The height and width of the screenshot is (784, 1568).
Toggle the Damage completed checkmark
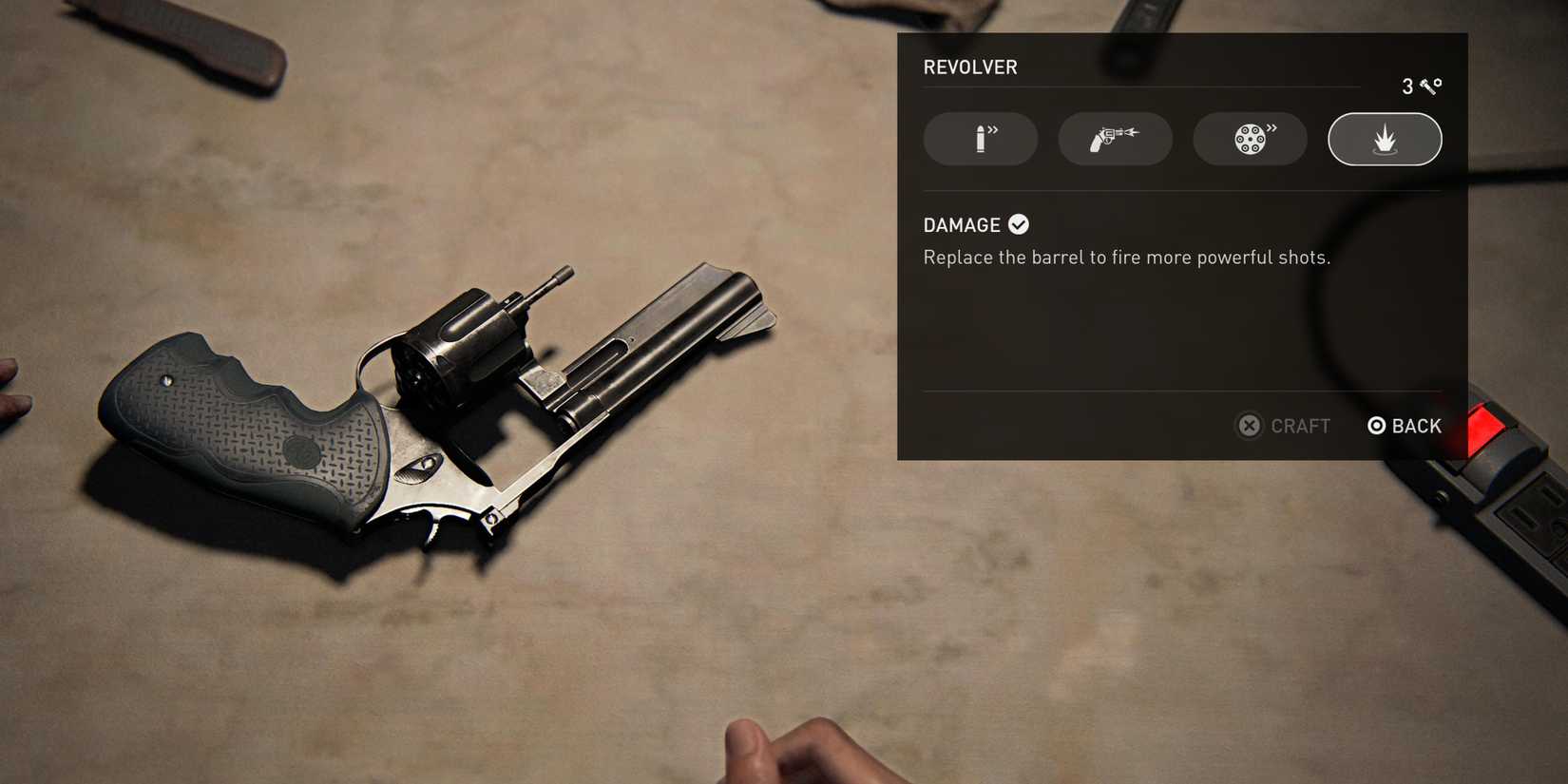click(1018, 224)
